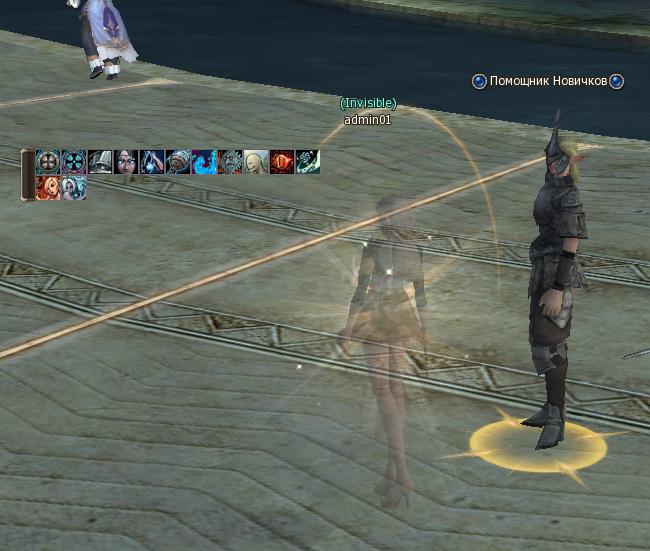
Task: Click the blue glowing hand buff icon
Action: coord(152,162)
